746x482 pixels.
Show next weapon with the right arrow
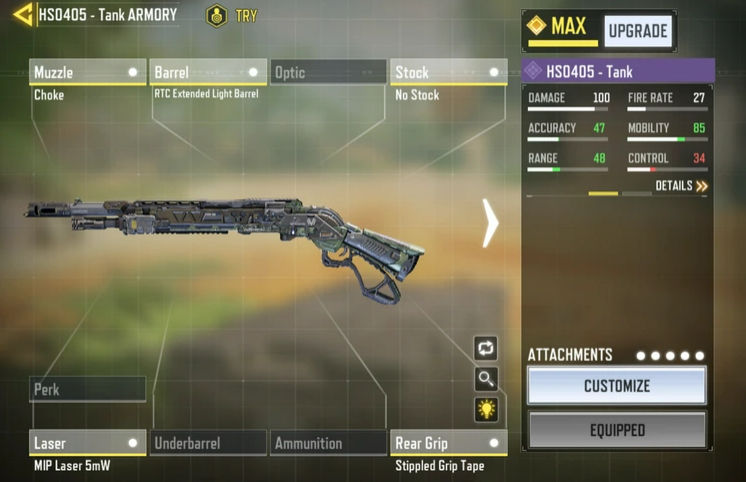coord(490,223)
